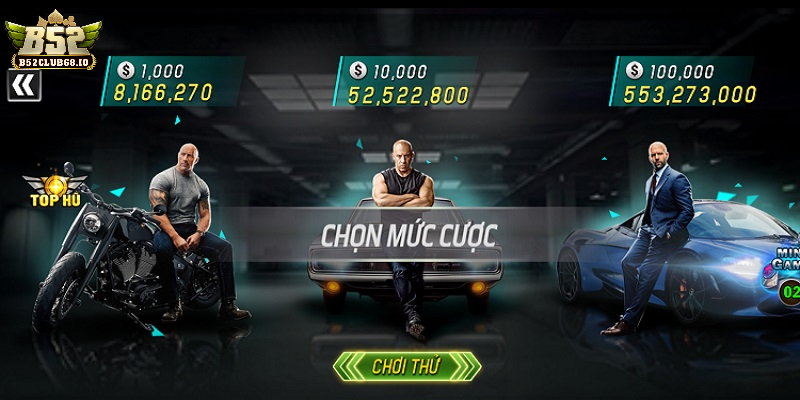Screen dimensions: 800x400
Task: Click the double-arrow back button
Action: click(23, 87)
